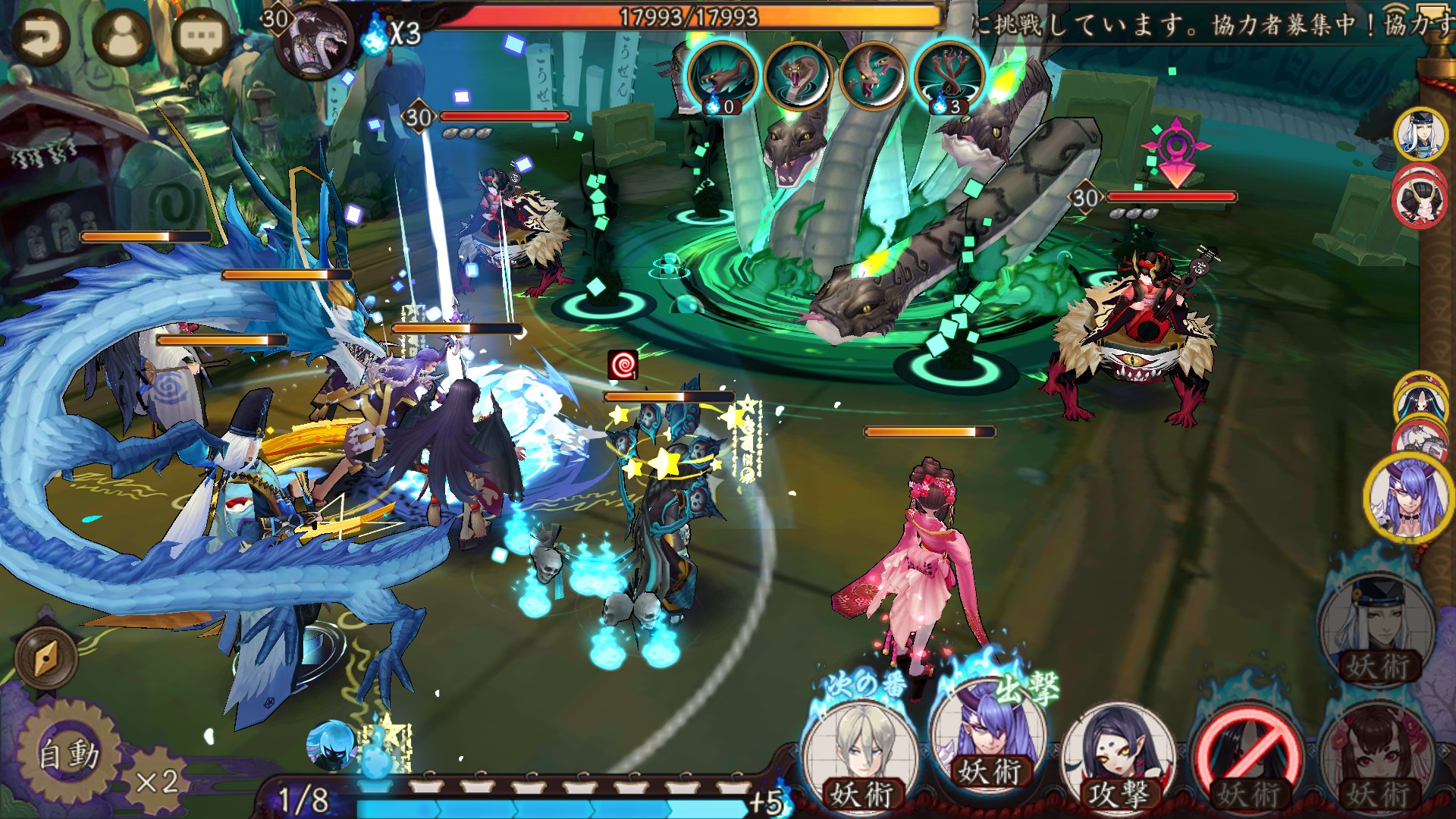Image resolution: width=1456 pixels, height=819 pixels.
Task: Click the top white-haired turn order portrait
Action: [x=1420, y=134]
